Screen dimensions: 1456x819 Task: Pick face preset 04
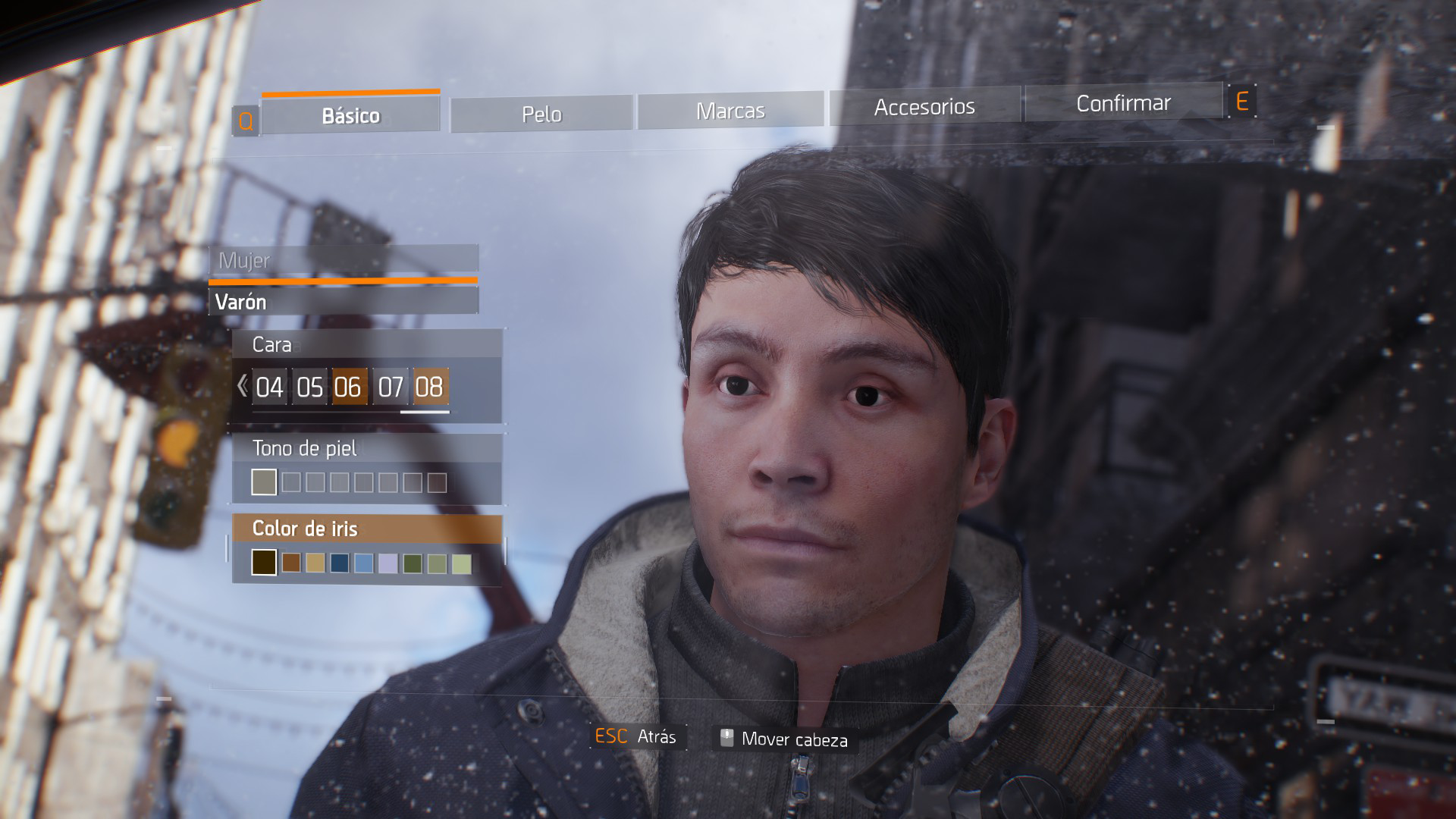tap(269, 388)
